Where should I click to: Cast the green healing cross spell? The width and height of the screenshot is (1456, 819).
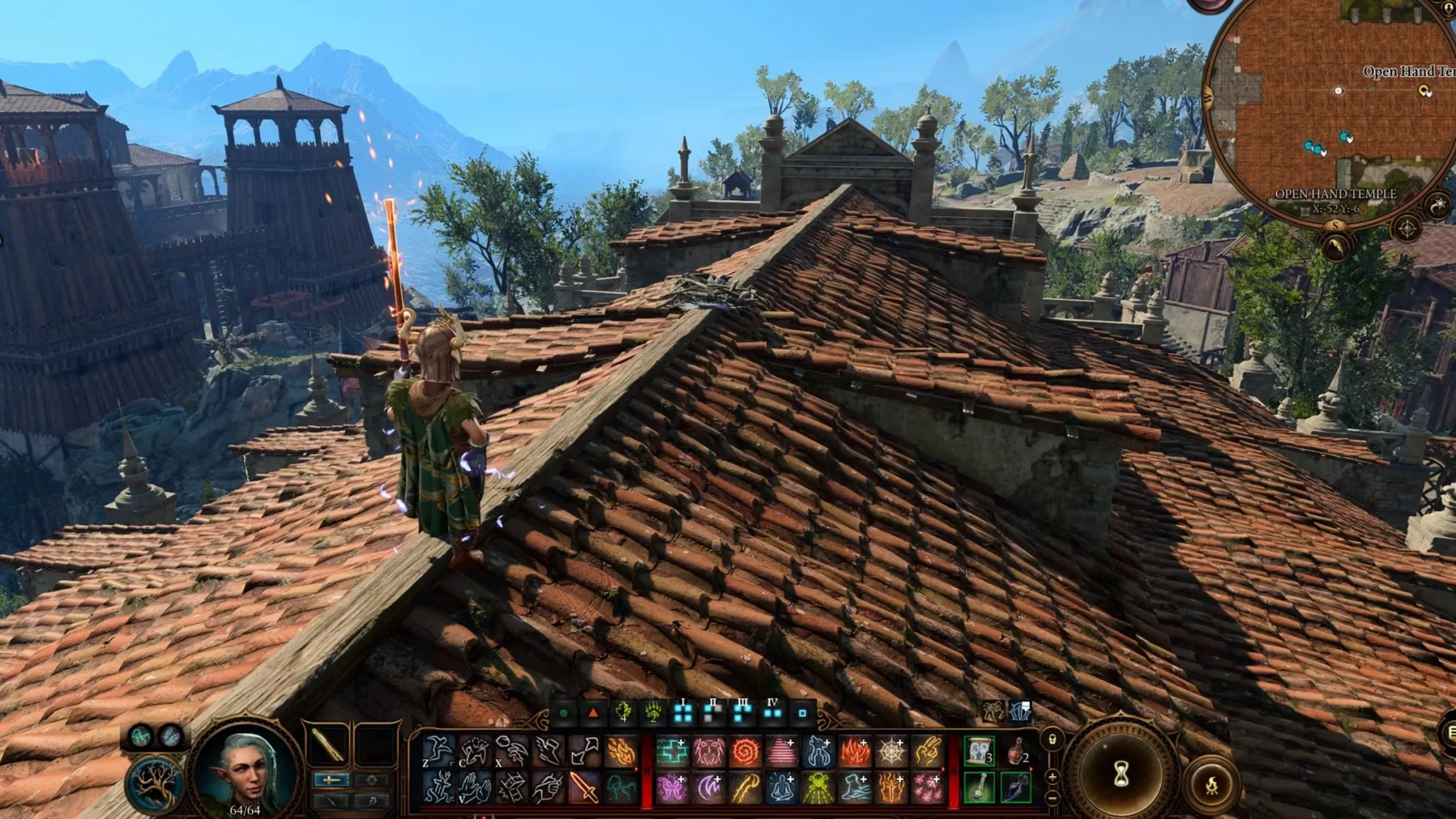click(x=671, y=751)
